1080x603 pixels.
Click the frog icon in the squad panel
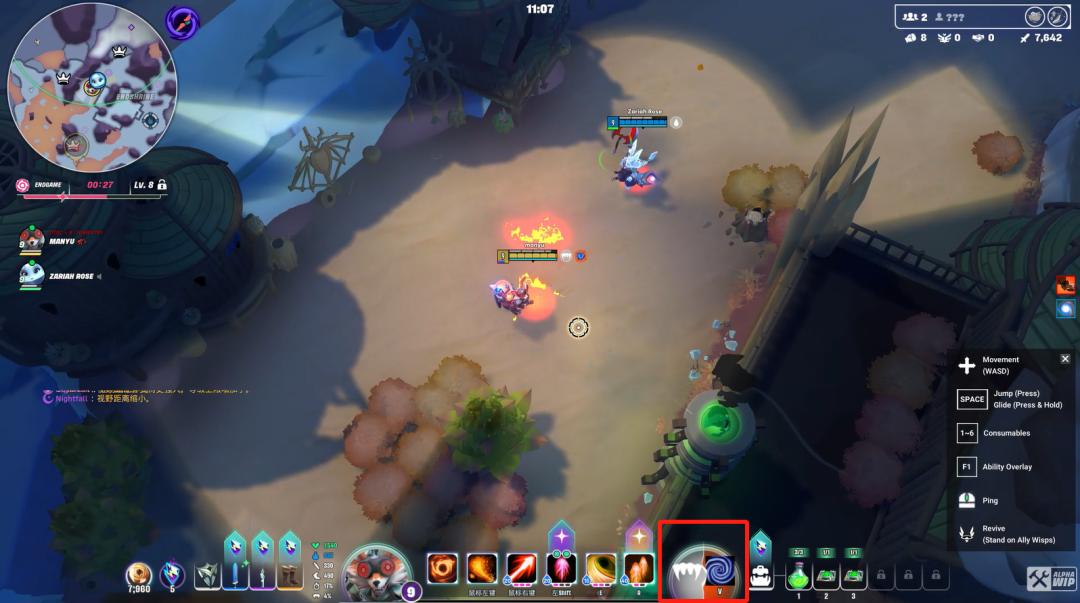tap(1033, 16)
